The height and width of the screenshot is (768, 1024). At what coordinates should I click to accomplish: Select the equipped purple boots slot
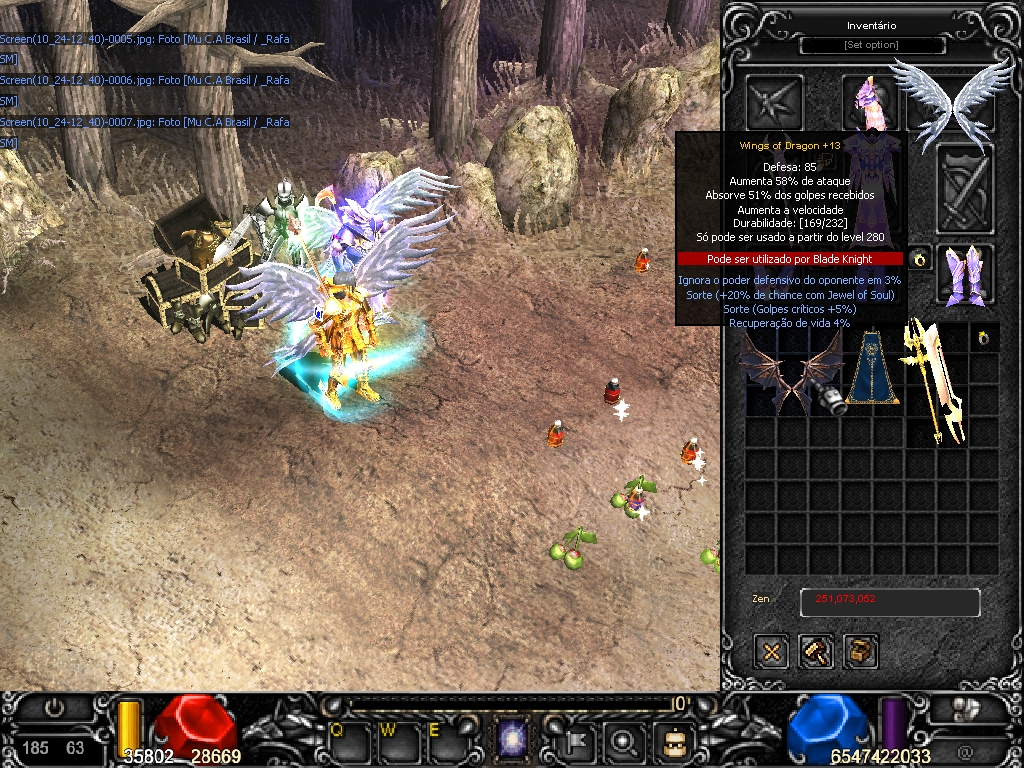965,274
